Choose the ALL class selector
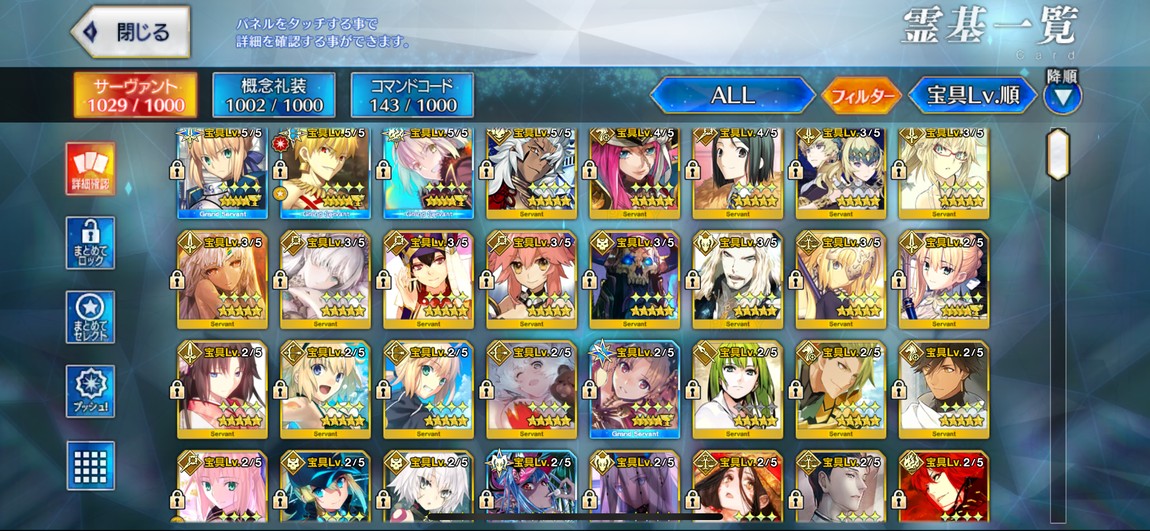Image resolution: width=1150 pixels, height=531 pixels. pyautogui.click(x=732, y=96)
